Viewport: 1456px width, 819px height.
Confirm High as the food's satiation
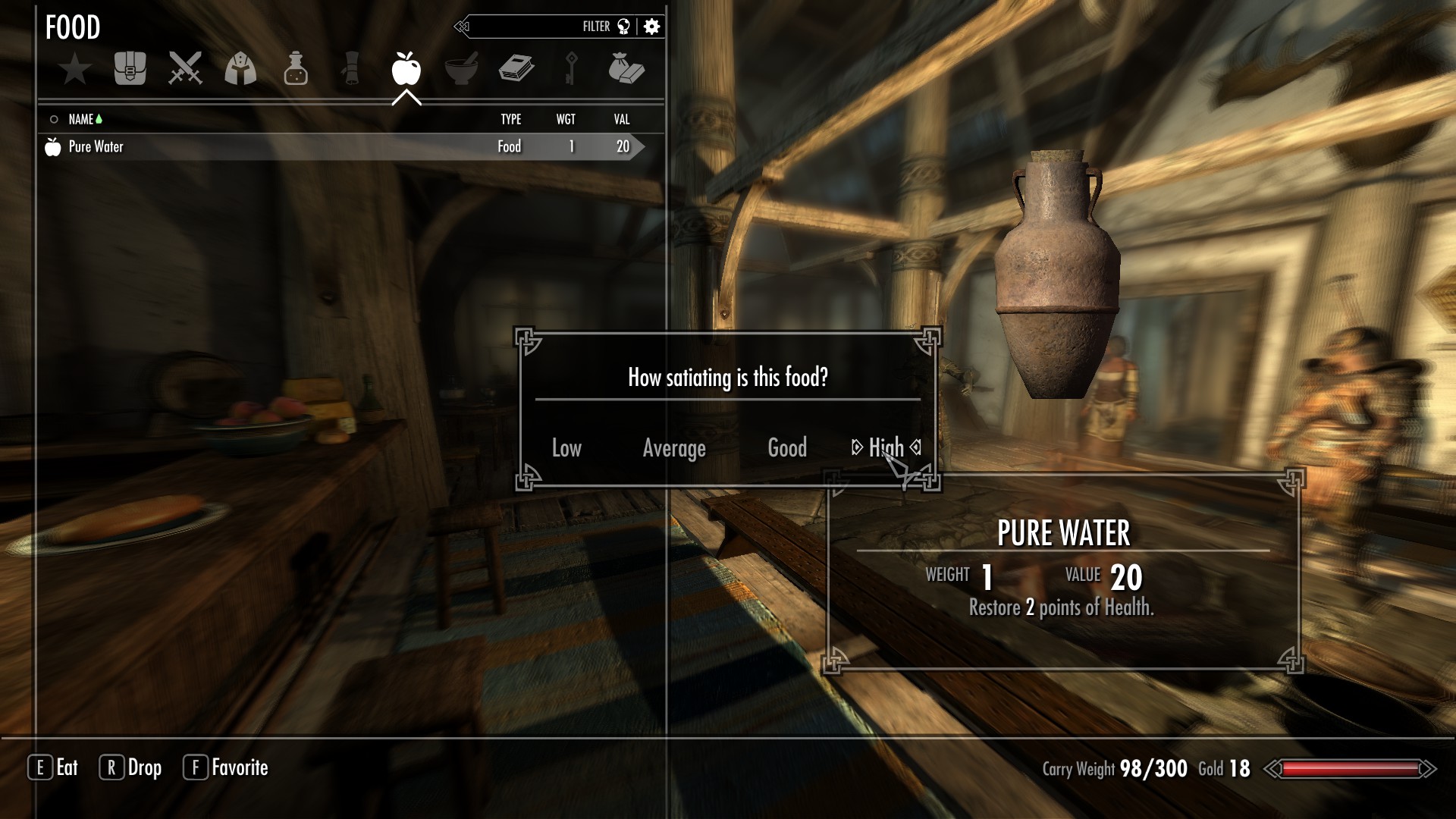[886, 447]
